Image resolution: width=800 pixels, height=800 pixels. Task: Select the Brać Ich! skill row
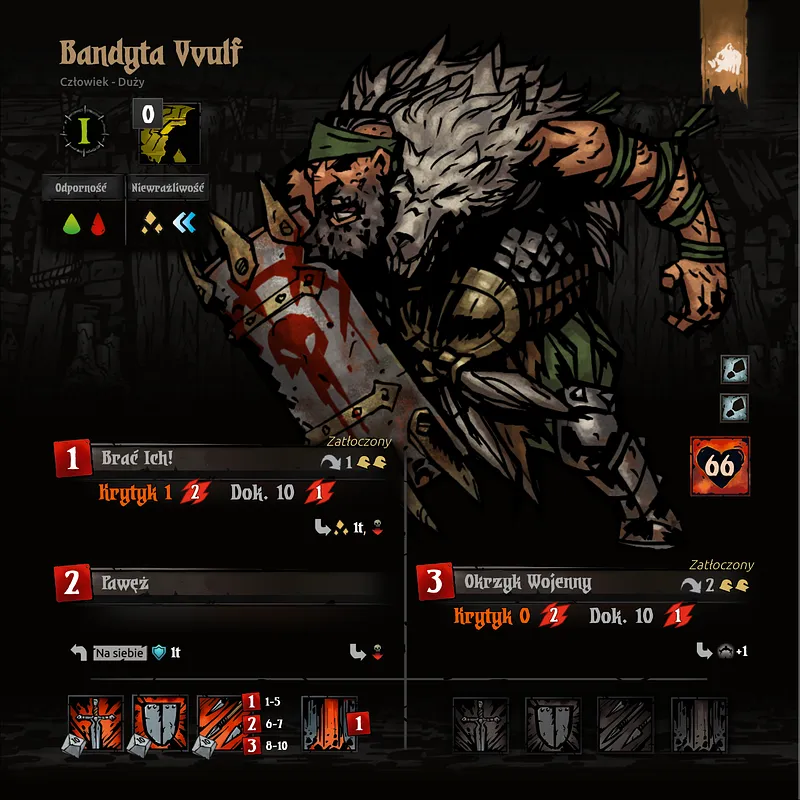coord(220,460)
